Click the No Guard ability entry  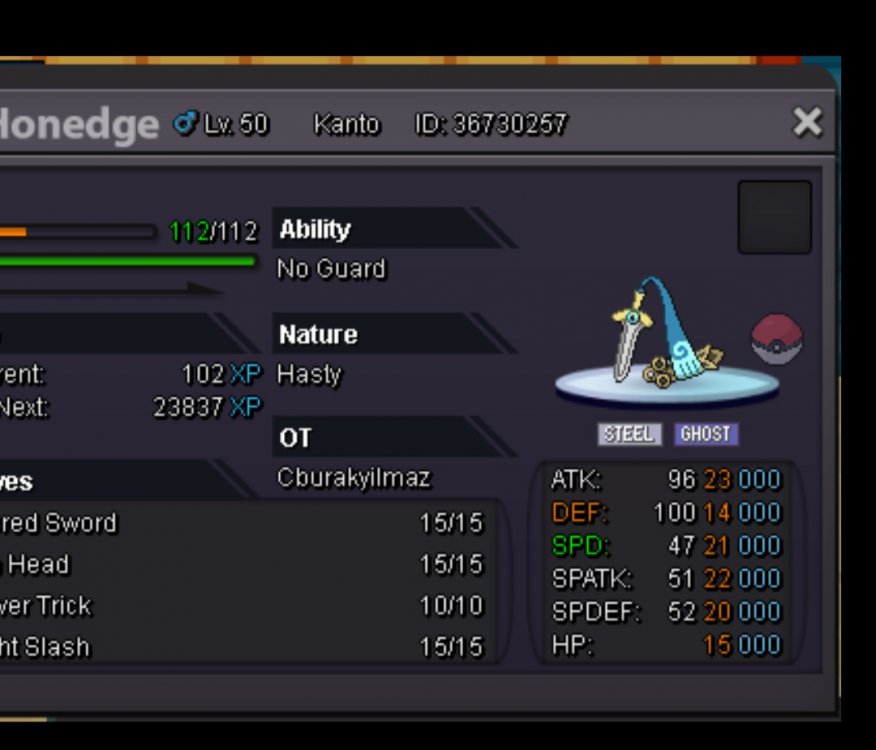pyautogui.click(x=331, y=269)
